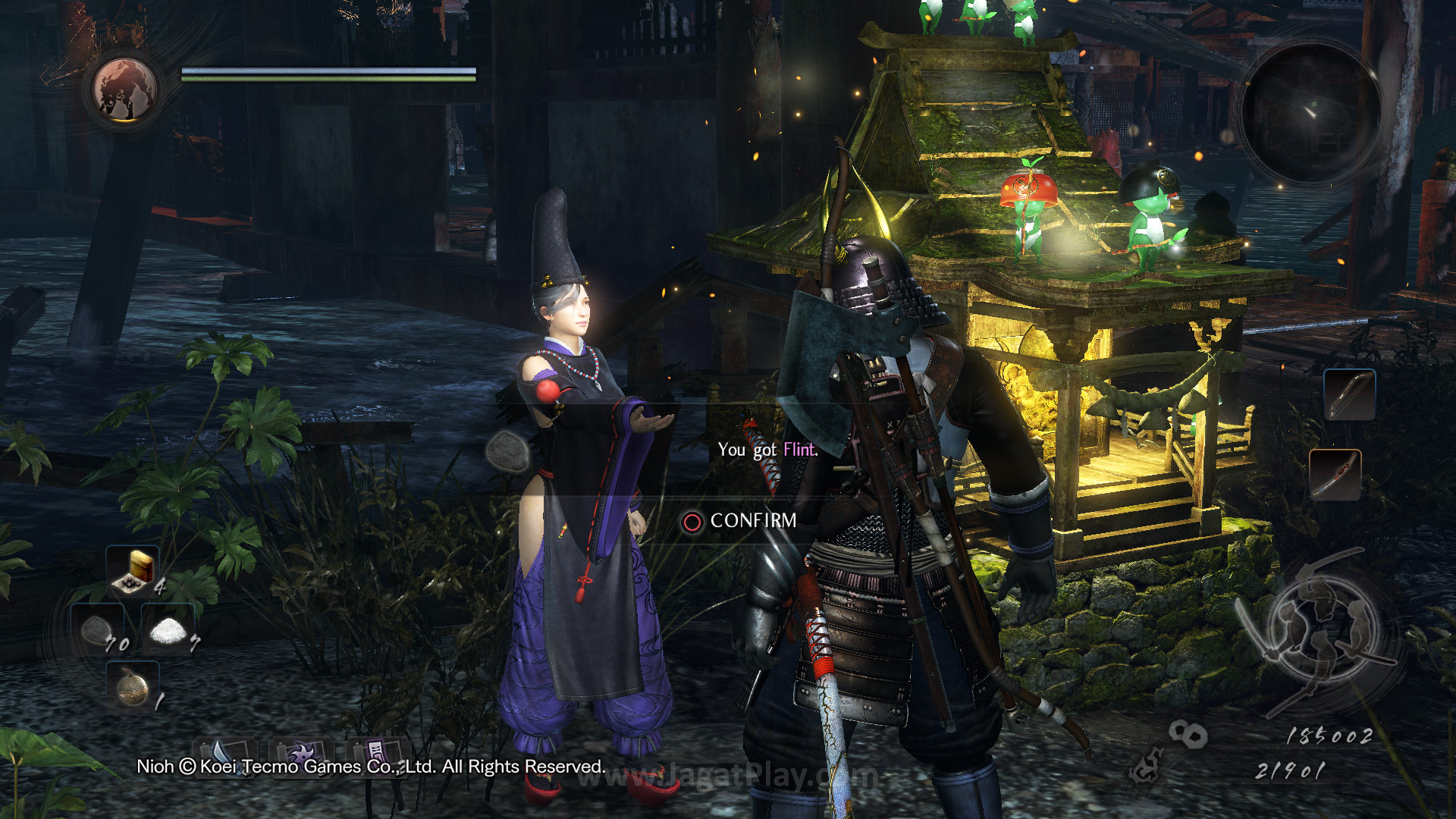Switch to the katana weapon slot
The image size is (1456, 819).
pos(1335,475)
